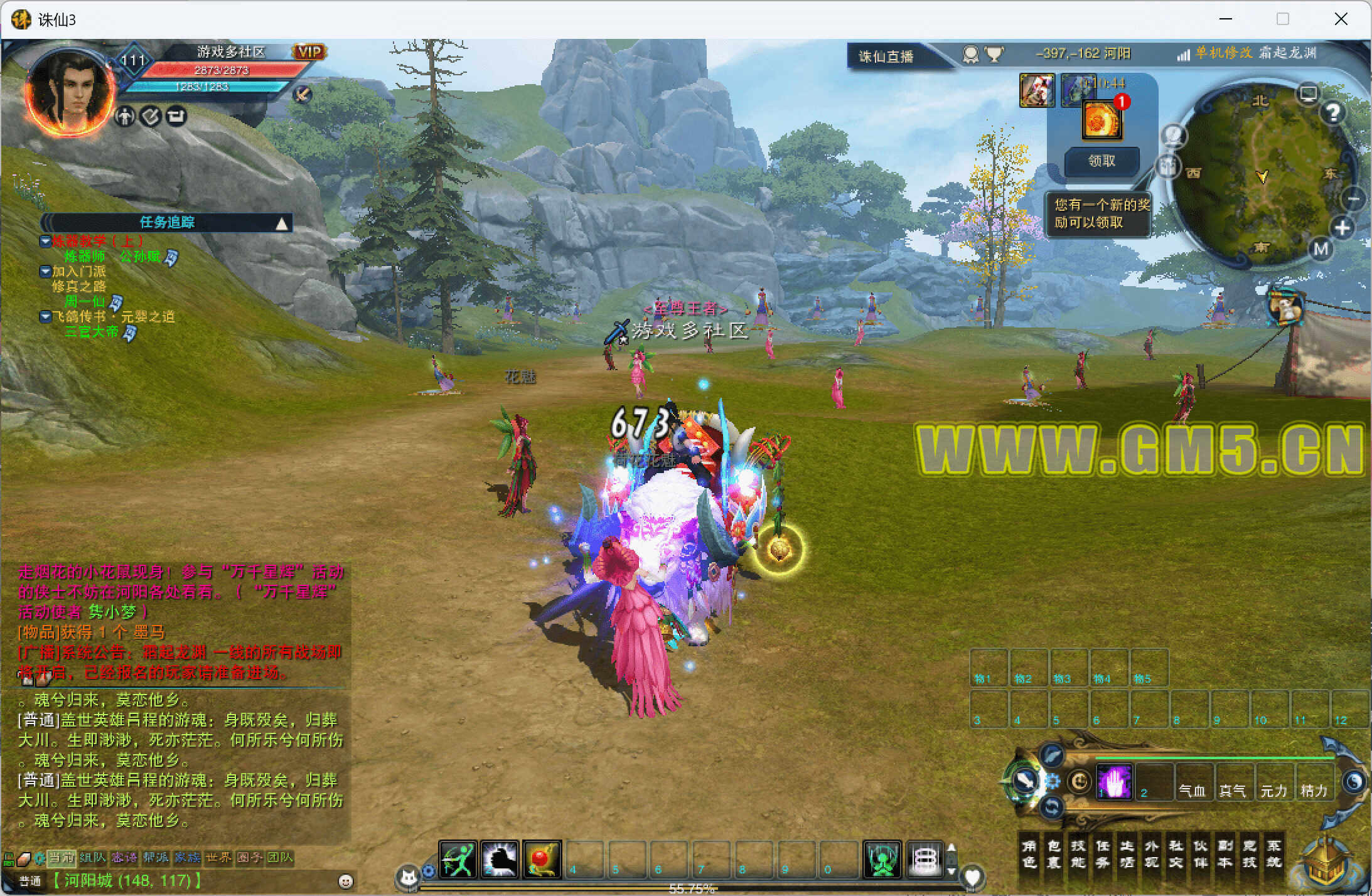The image size is (1372, 896).
Task: Switch chat to the 世界 channel tab
Action: (x=218, y=857)
